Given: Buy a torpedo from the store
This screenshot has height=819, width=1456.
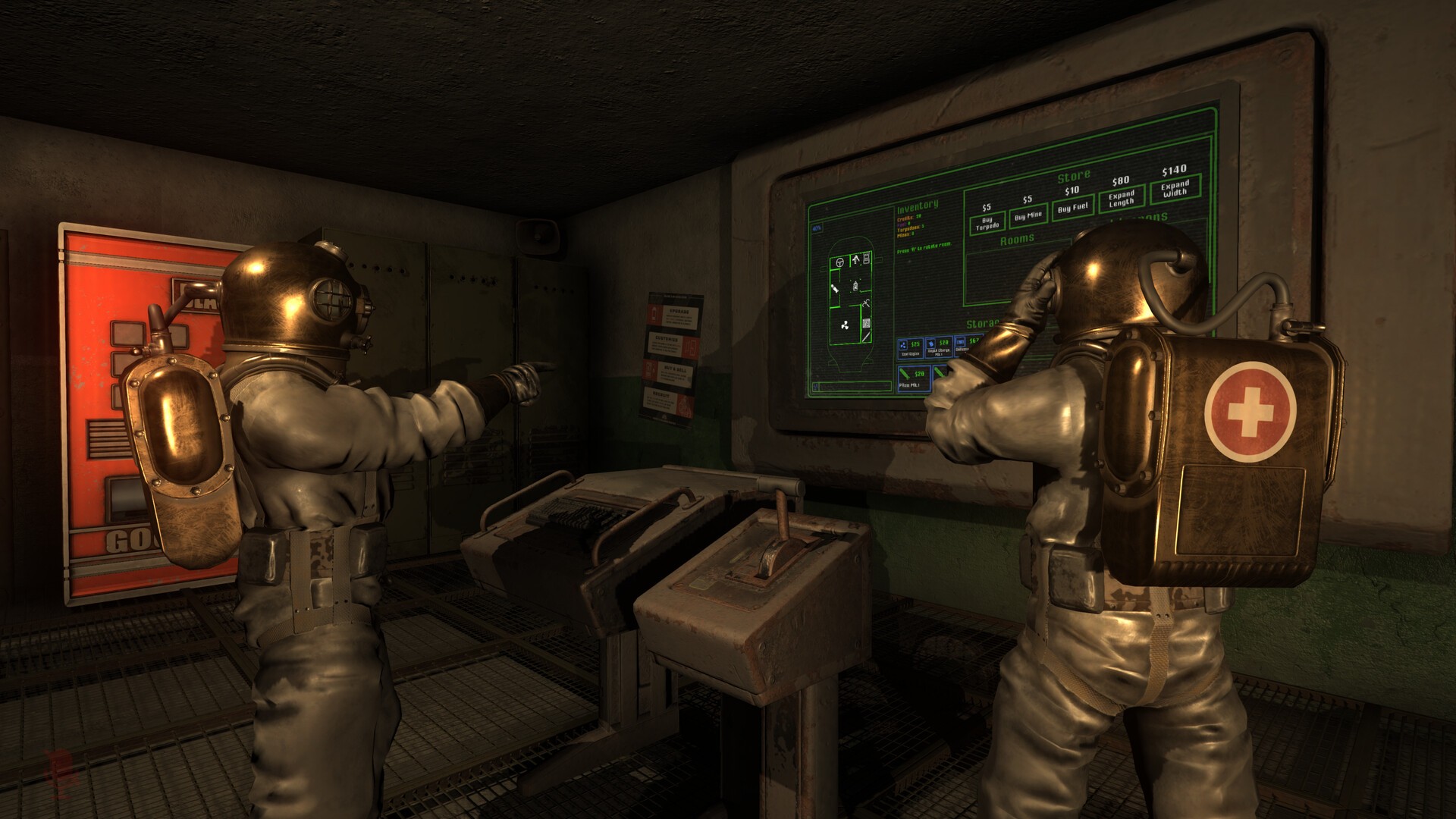Looking at the screenshot, I should coord(987,222).
